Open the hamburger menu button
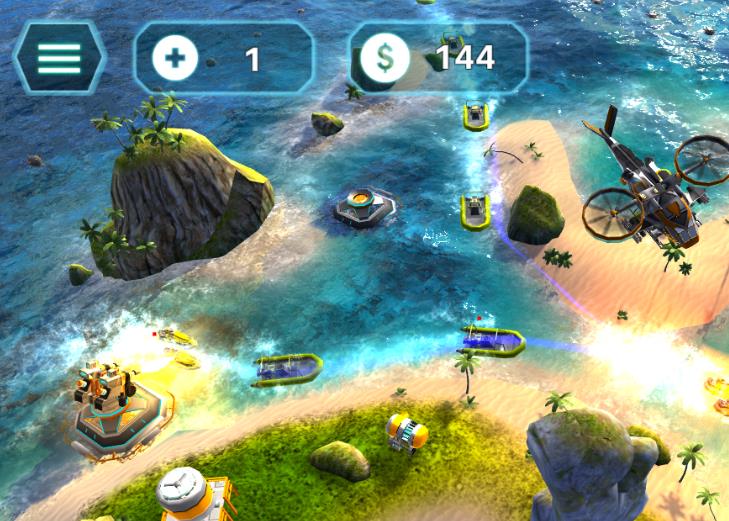This screenshot has width=729, height=521. pyautogui.click(x=59, y=58)
